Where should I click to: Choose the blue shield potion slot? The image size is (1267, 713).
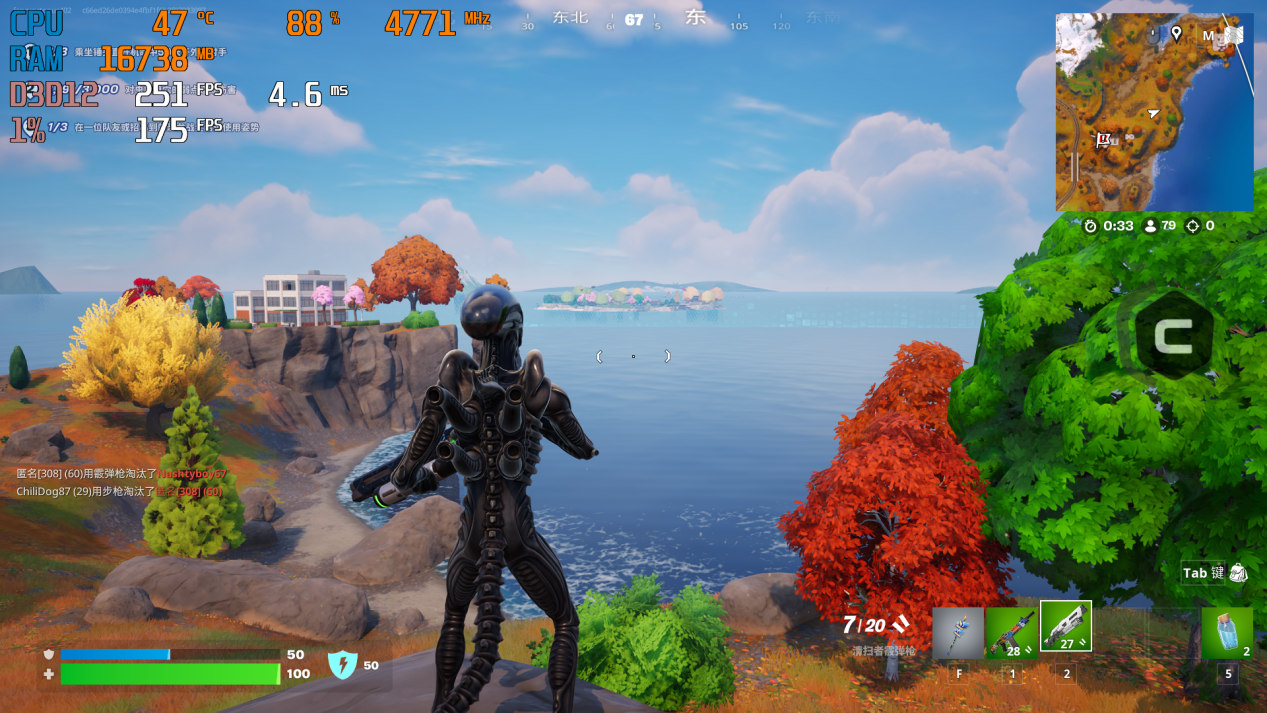pos(1227,633)
